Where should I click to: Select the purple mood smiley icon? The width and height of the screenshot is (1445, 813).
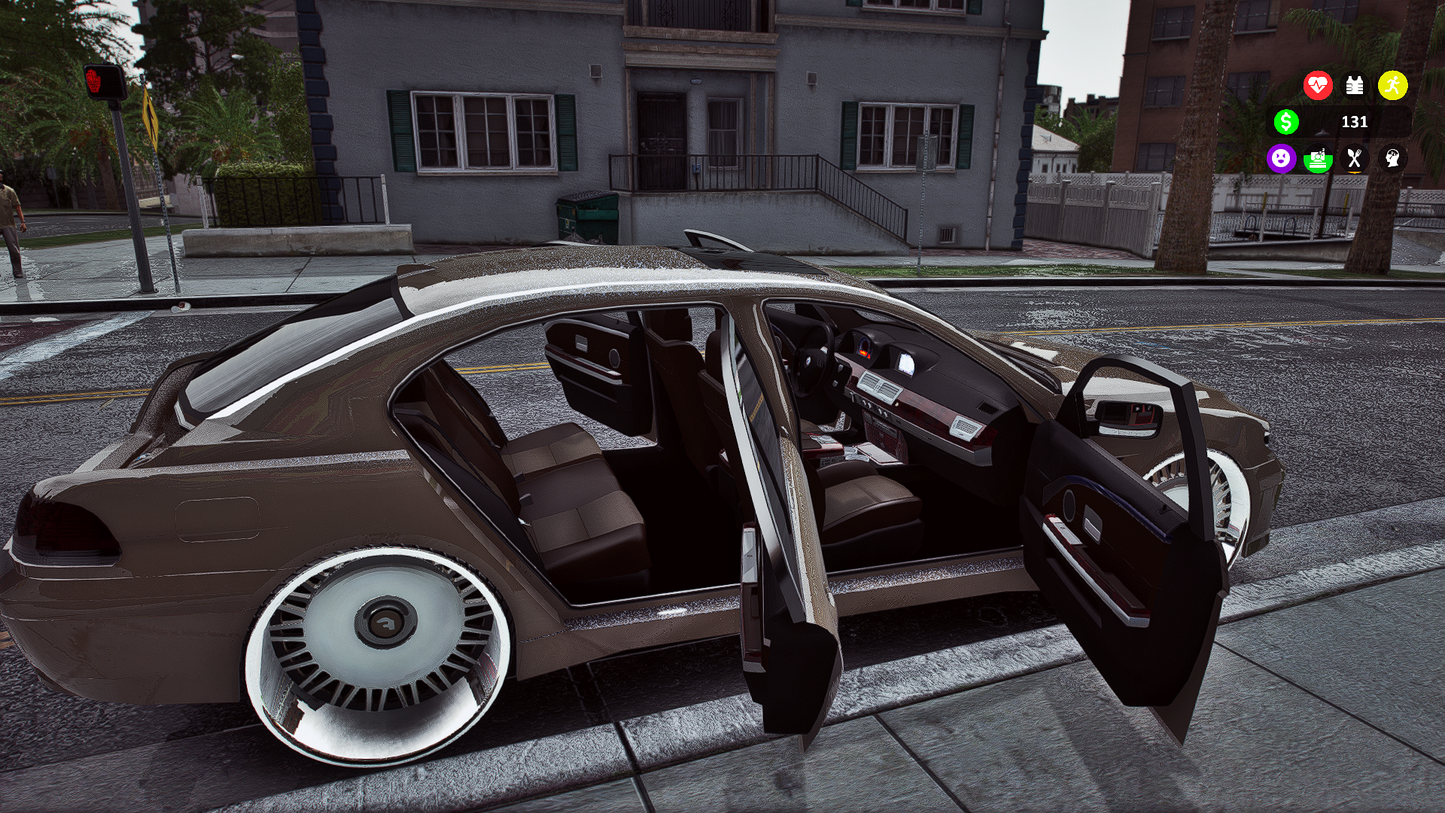1281,159
